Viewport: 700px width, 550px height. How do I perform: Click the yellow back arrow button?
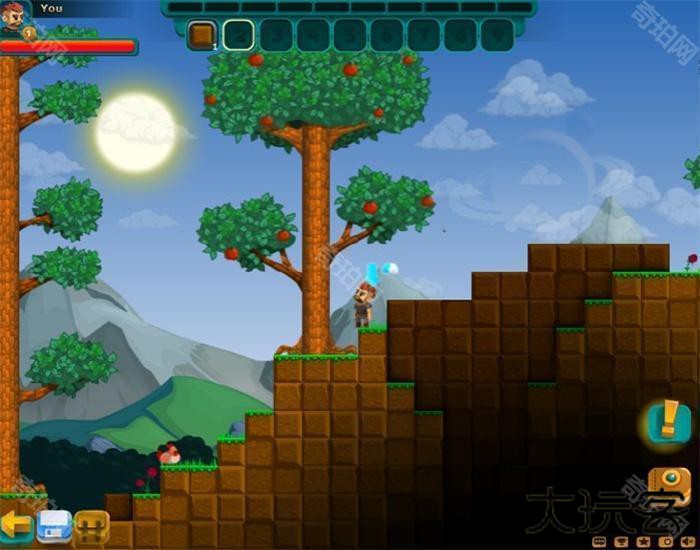coord(15,524)
